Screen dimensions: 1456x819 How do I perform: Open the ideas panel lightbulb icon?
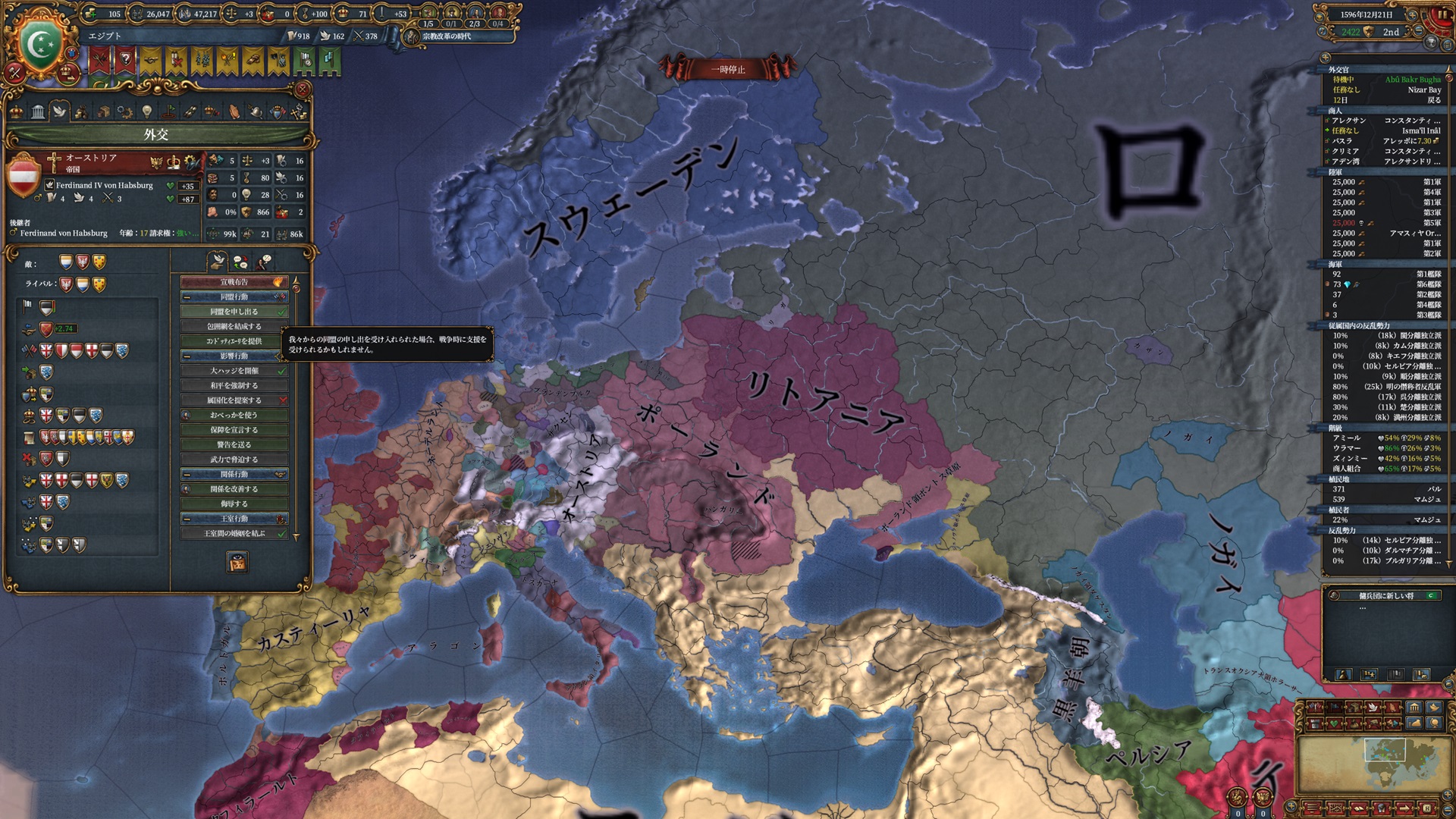[148, 111]
